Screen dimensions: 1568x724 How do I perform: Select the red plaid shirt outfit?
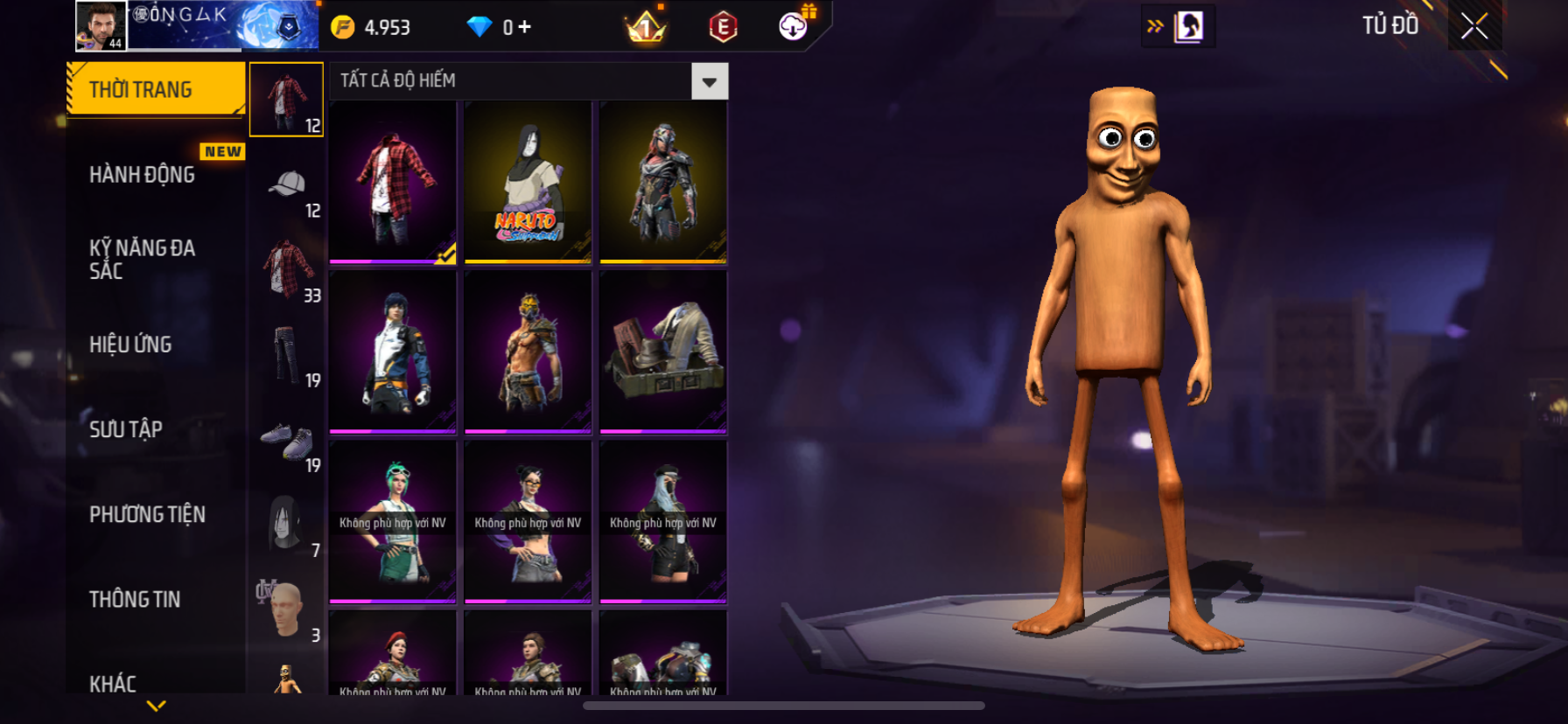coord(393,182)
